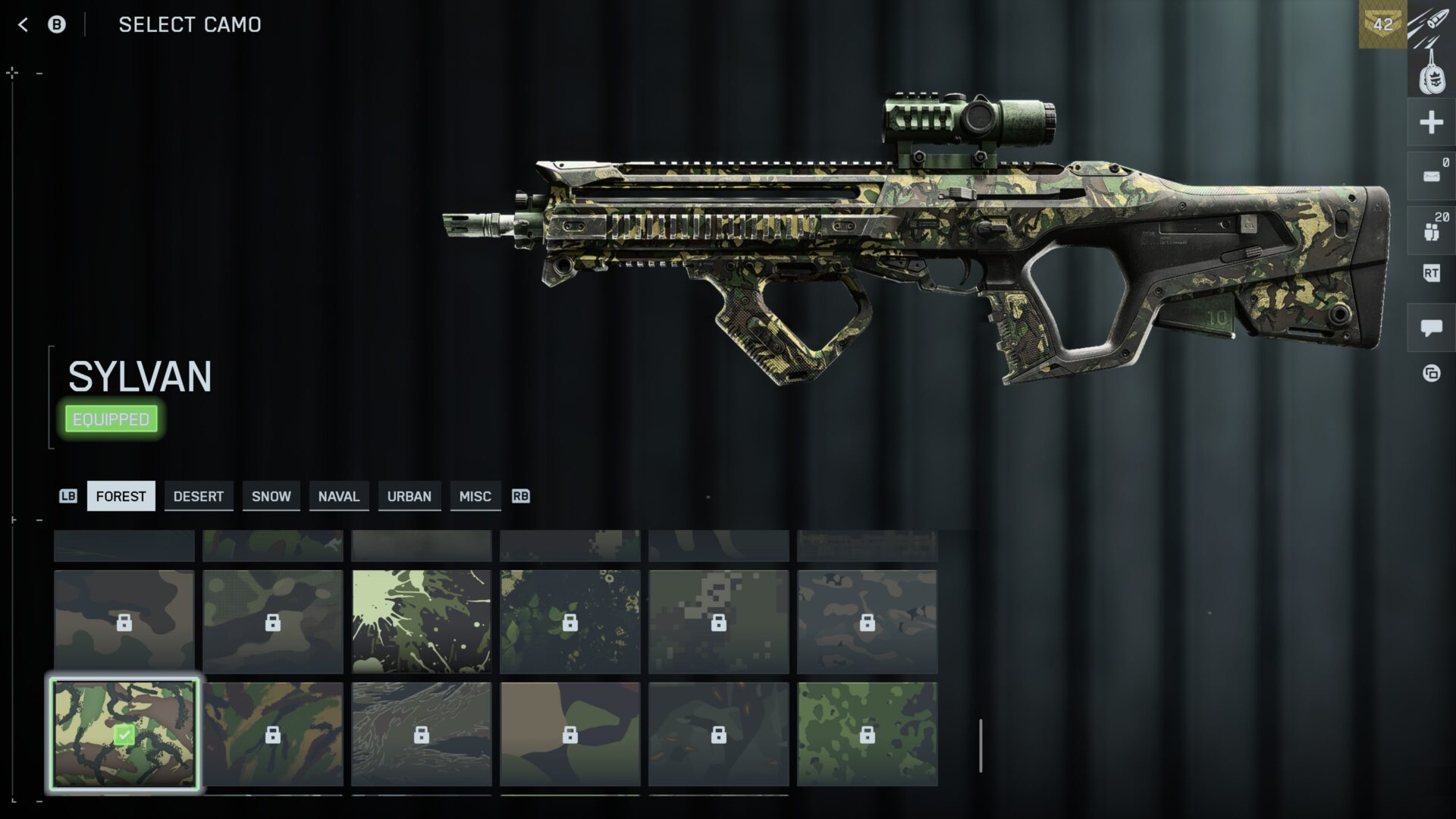The width and height of the screenshot is (1456, 819).
Task: Open the Misc camo tab
Action: (475, 496)
